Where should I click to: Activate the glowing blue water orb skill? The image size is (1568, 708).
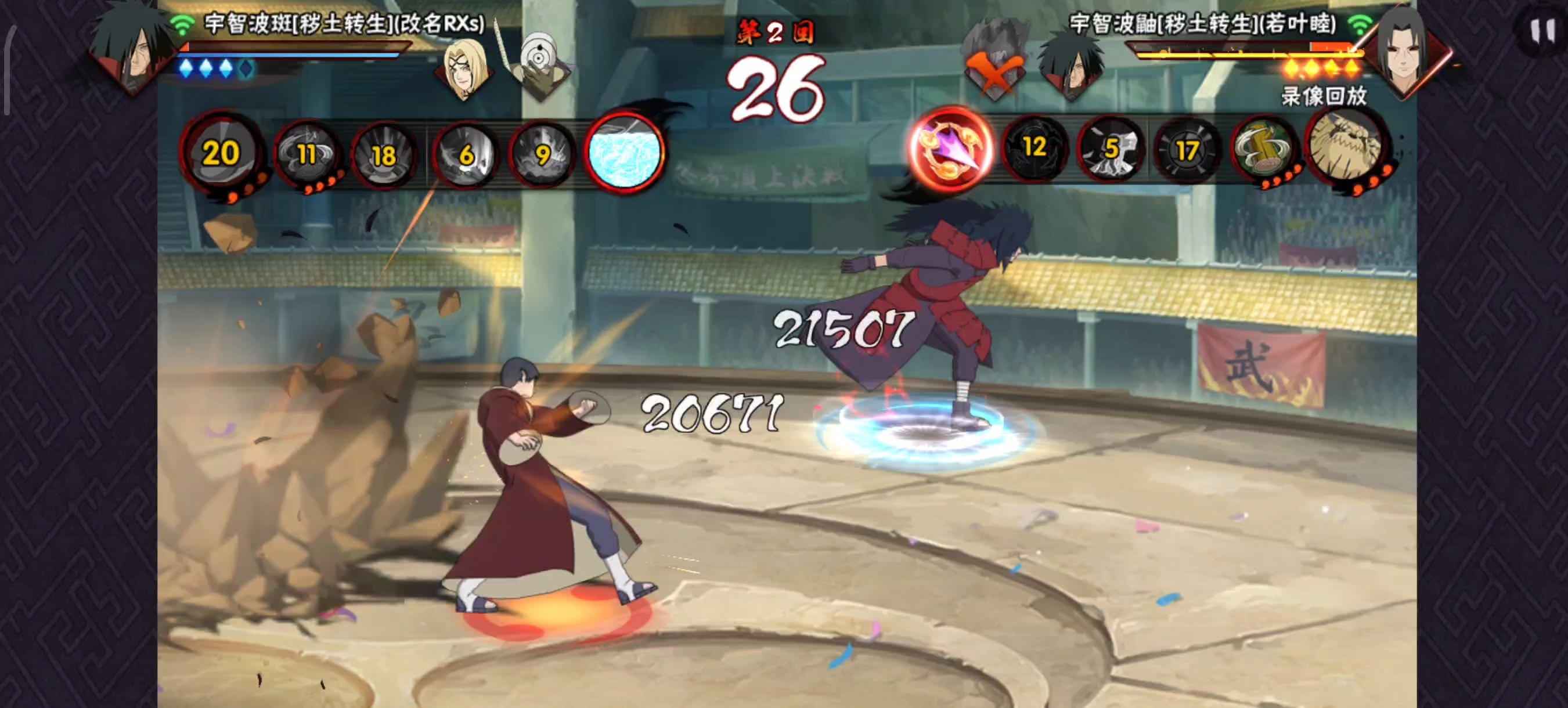tap(624, 152)
